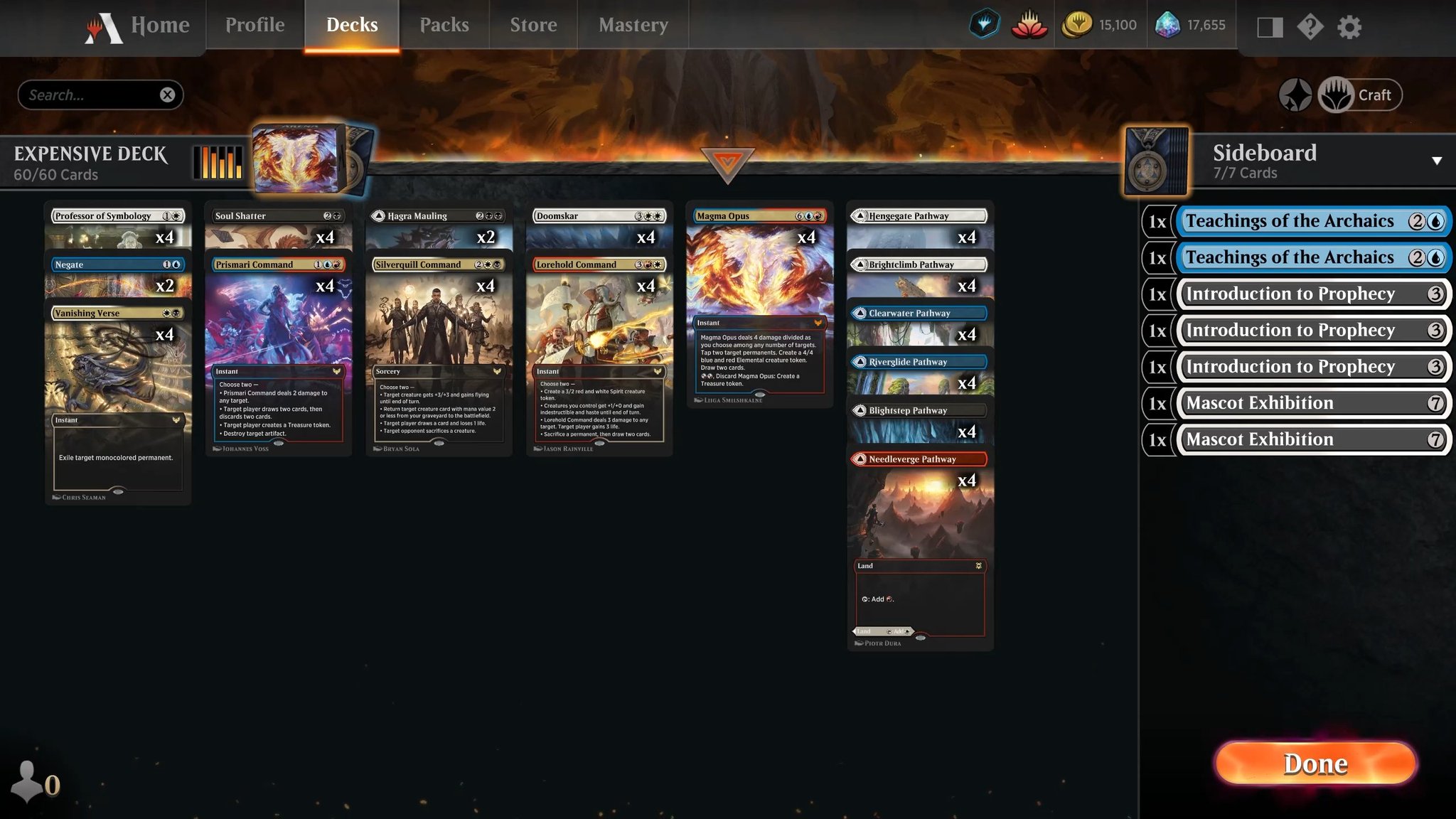Open the Mastery tab
Screen dimensions: 1456x819
[x=633, y=25]
